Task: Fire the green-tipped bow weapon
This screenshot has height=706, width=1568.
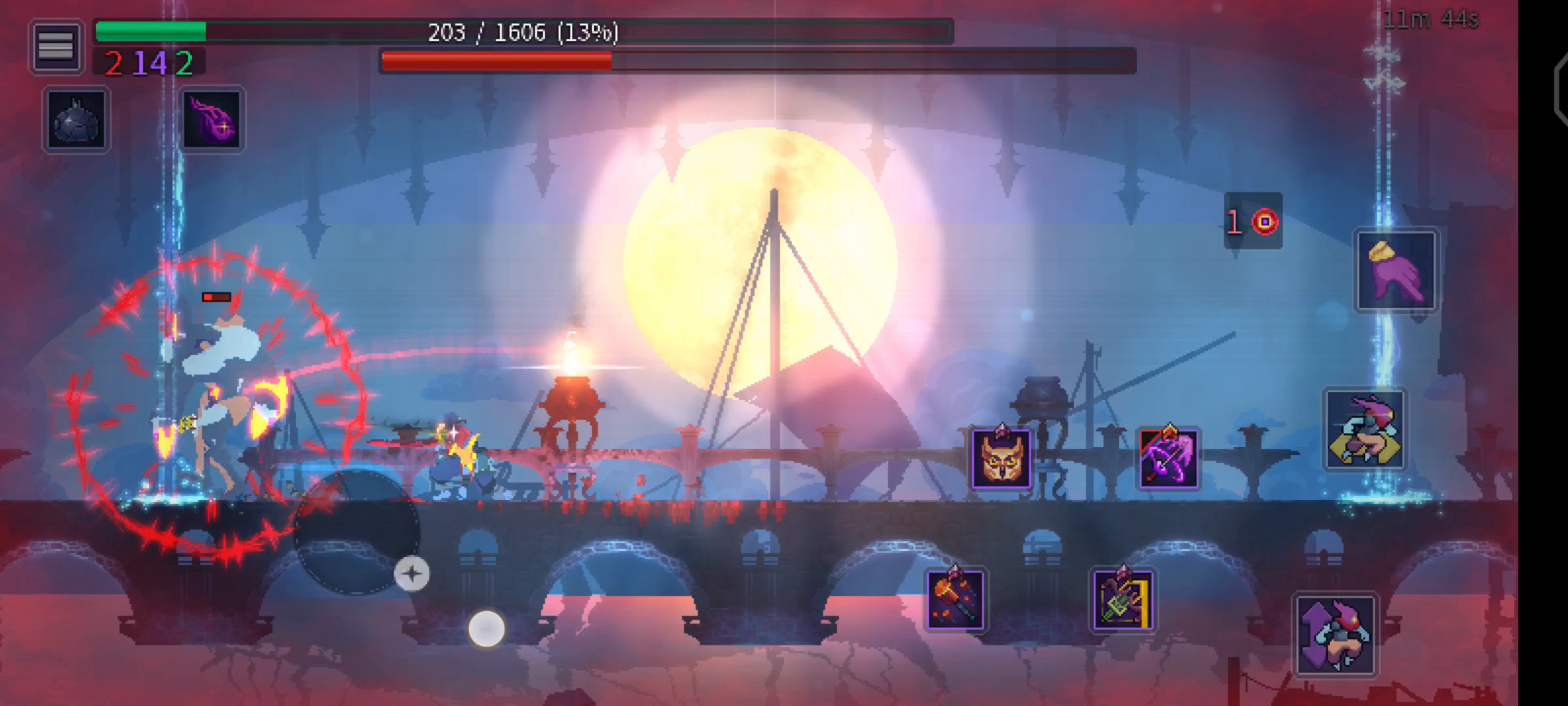Action: click(1122, 599)
